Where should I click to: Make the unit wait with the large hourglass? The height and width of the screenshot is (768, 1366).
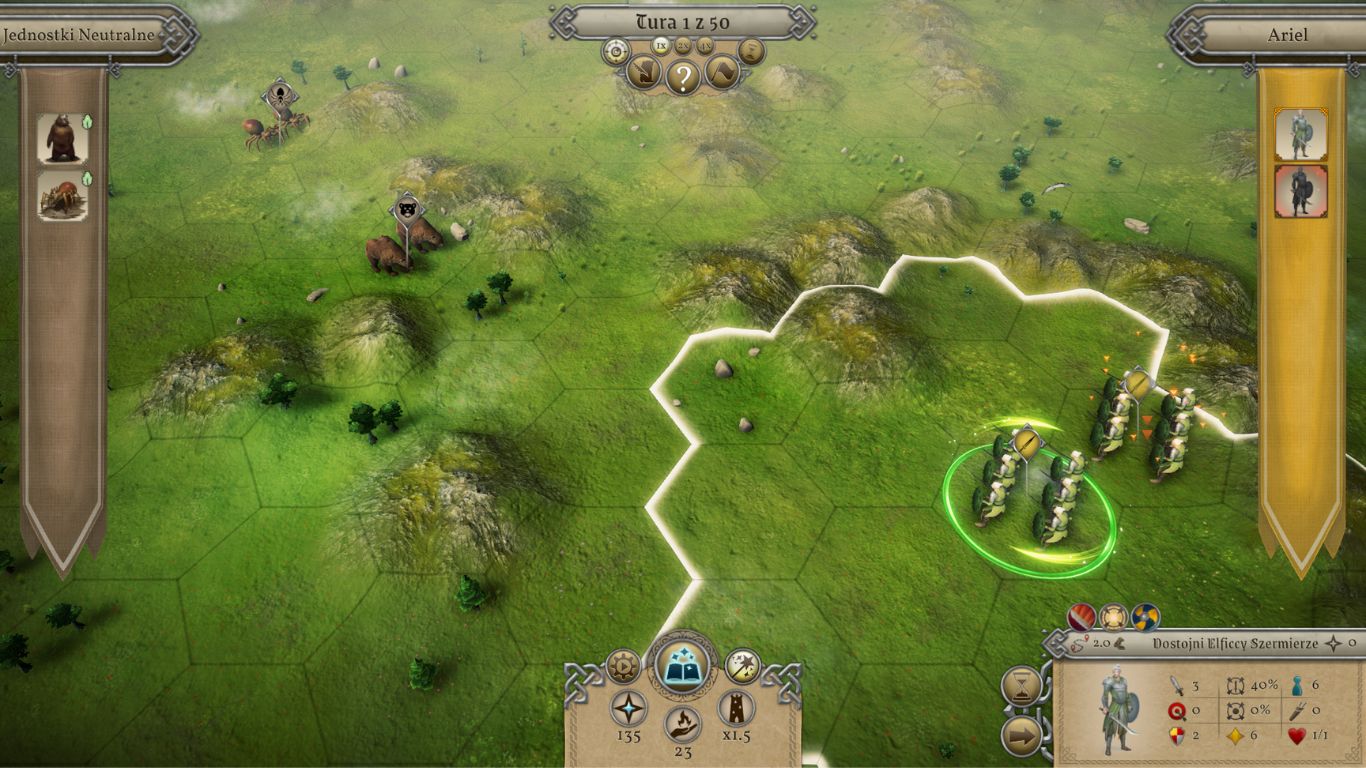[1021, 686]
